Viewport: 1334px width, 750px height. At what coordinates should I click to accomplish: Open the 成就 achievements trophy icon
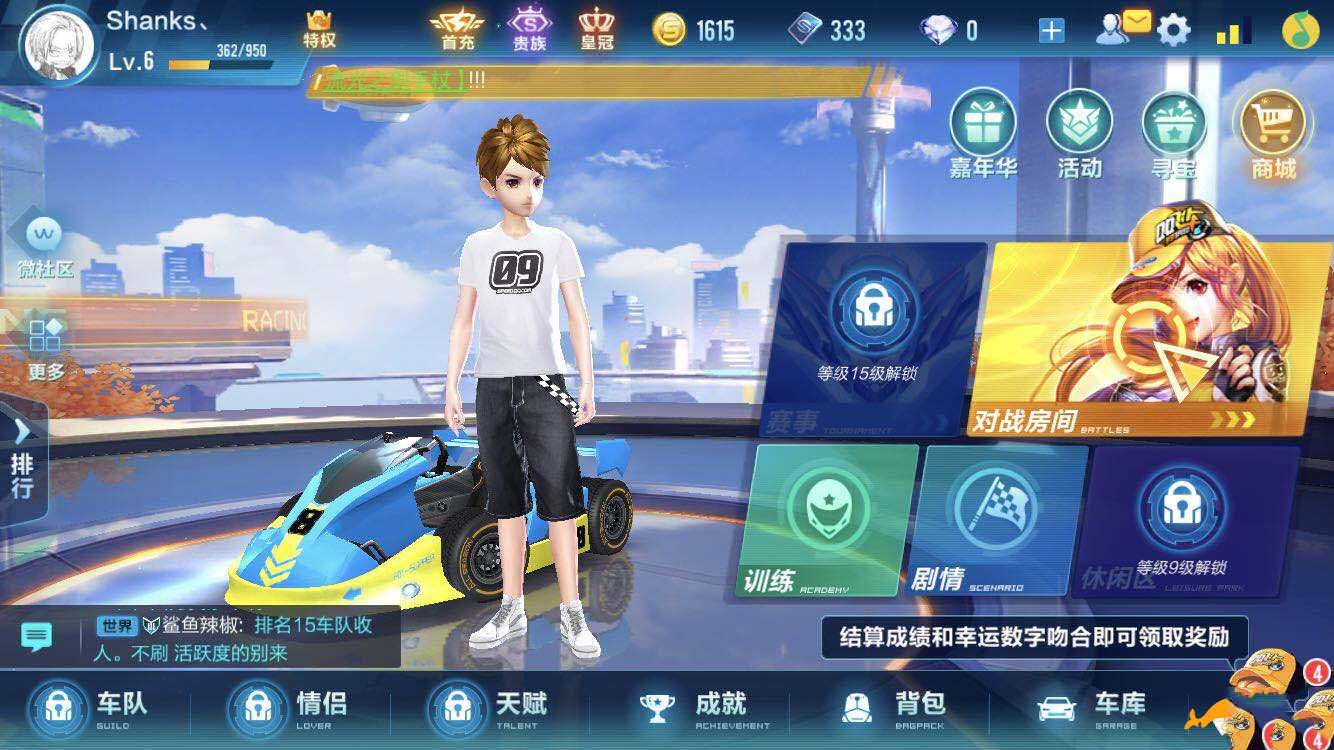pyautogui.click(x=657, y=705)
